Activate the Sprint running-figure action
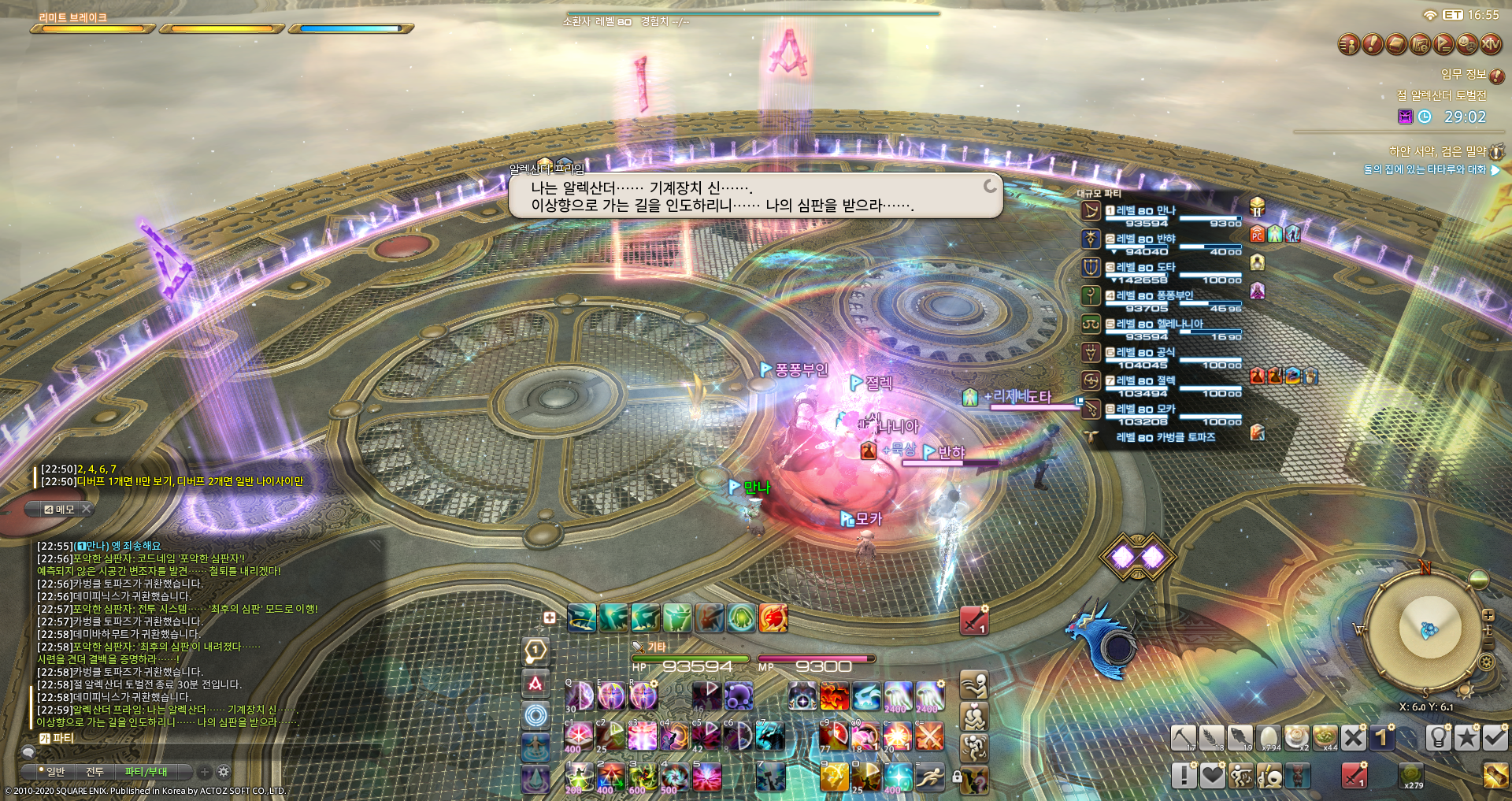This screenshot has width=1512, height=801. 929,778
